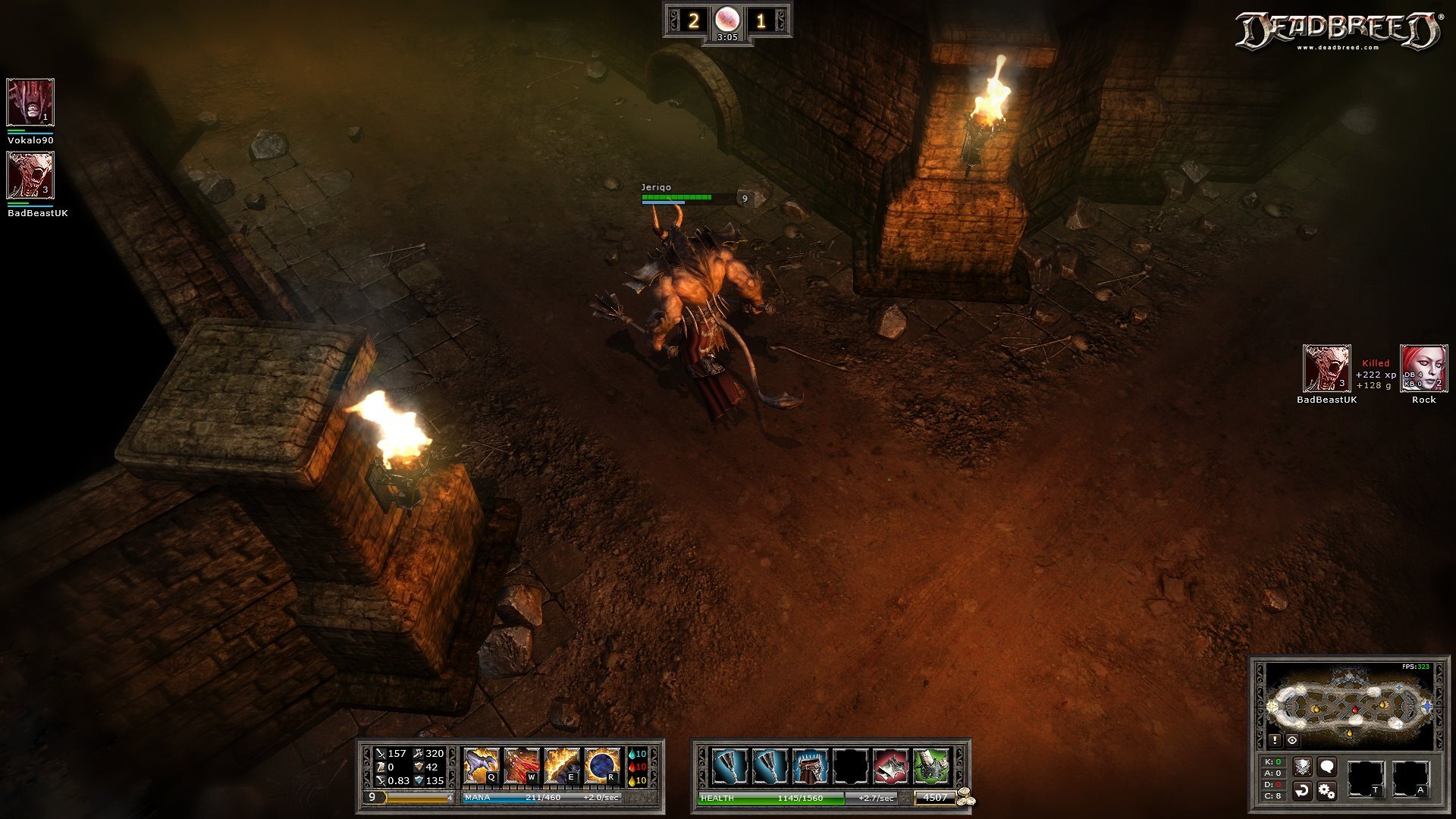Click the gold coins pile icon

pos(965,797)
